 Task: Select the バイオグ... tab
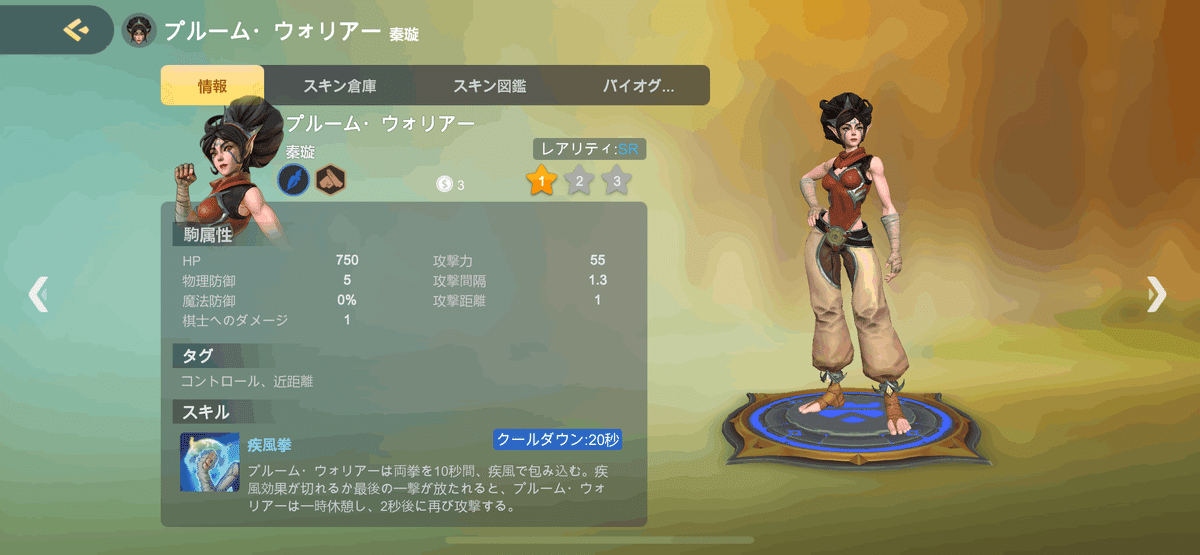pos(637,86)
